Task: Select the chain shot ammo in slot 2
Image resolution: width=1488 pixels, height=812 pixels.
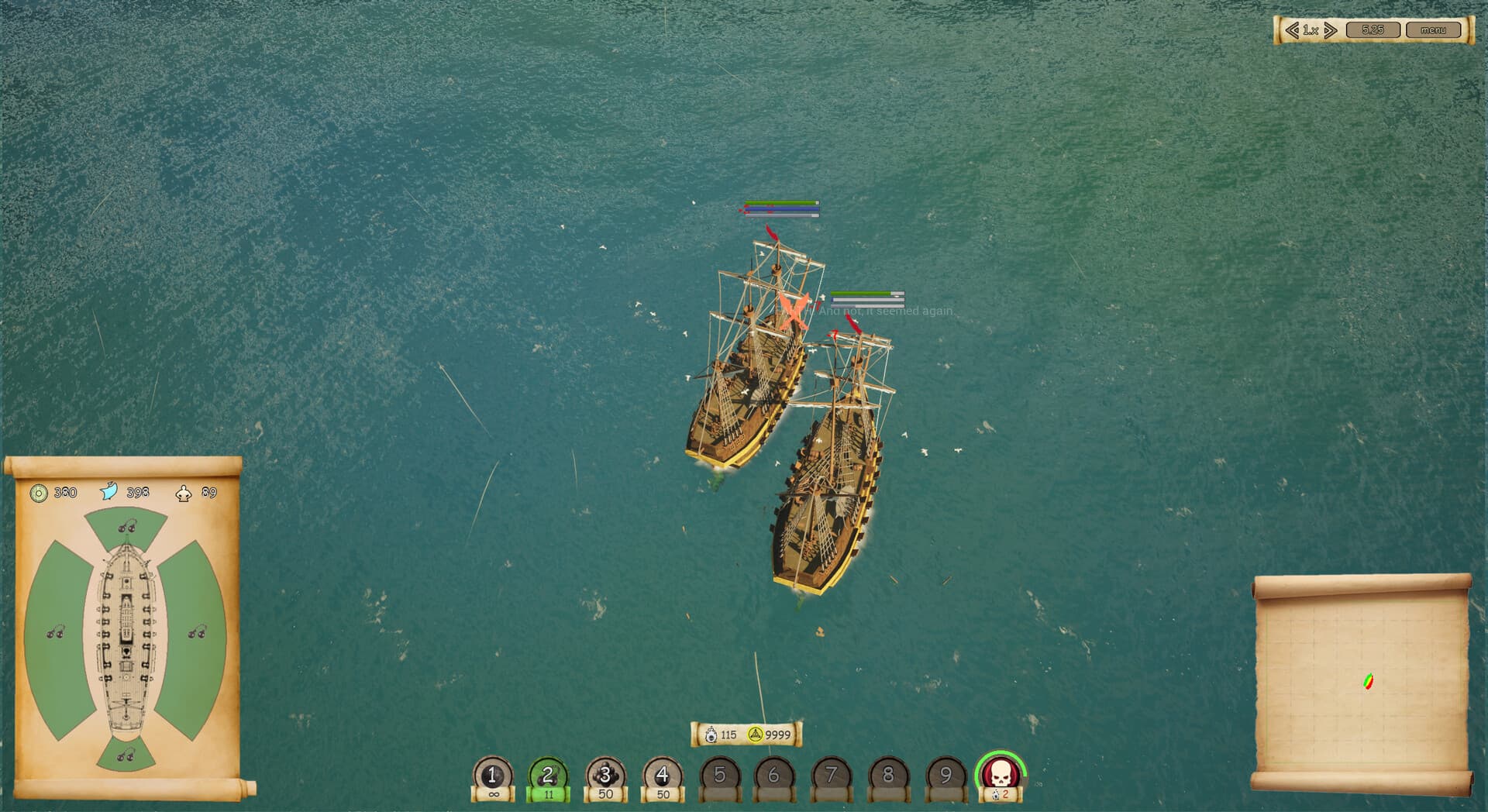Action: (547, 775)
